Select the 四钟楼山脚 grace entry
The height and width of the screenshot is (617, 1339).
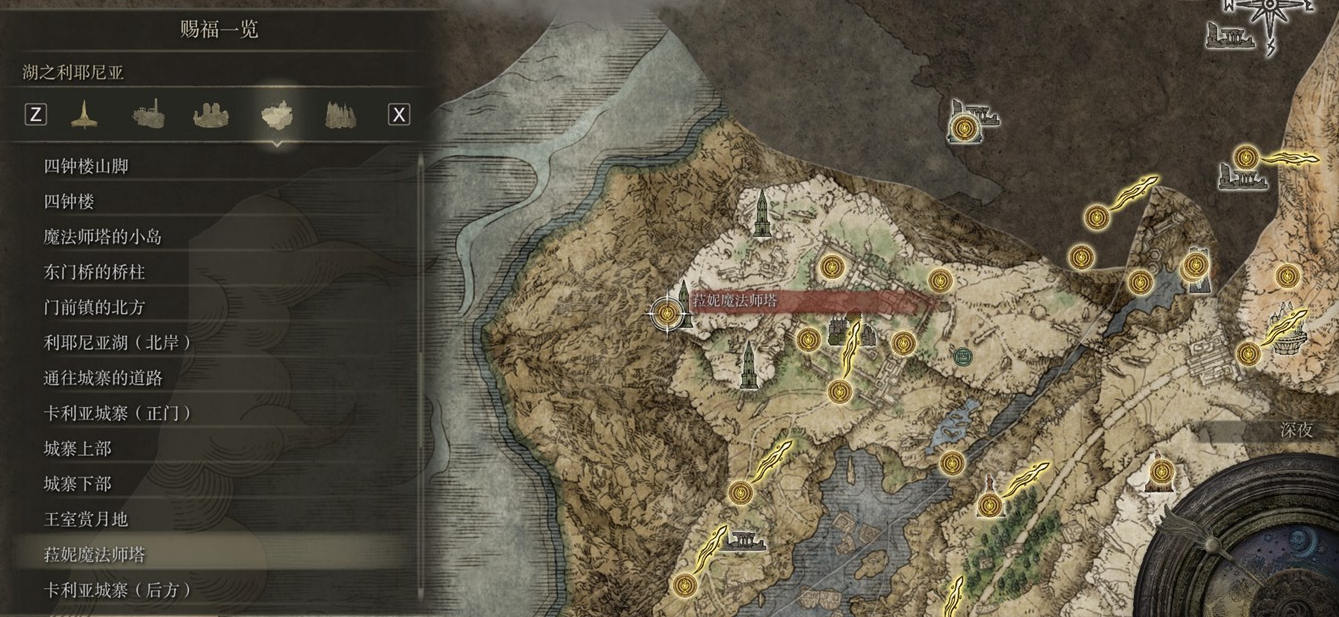tap(86, 167)
